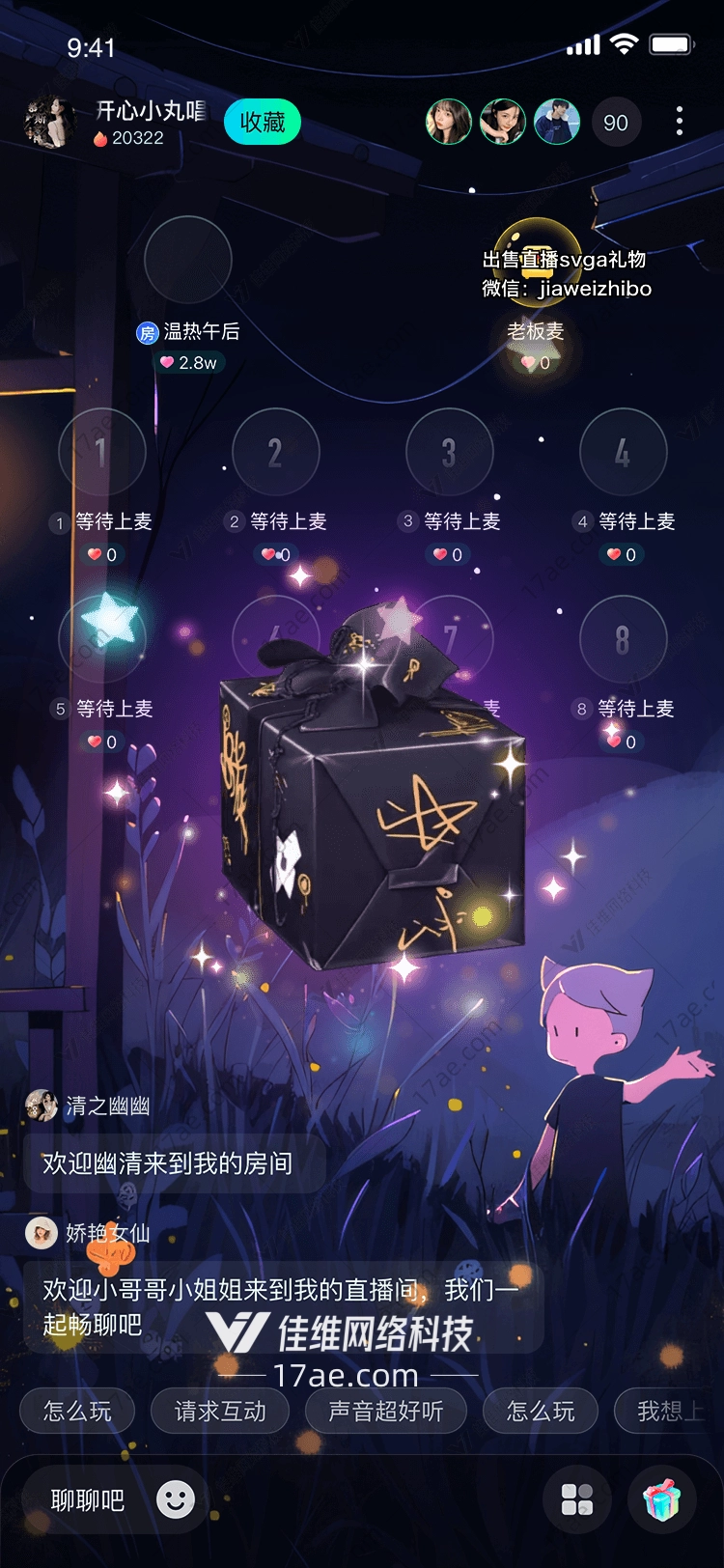The image size is (724, 1568).
Task: Tap the 收藏 favorite button
Action: pyautogui.click(x=263, y=123)
